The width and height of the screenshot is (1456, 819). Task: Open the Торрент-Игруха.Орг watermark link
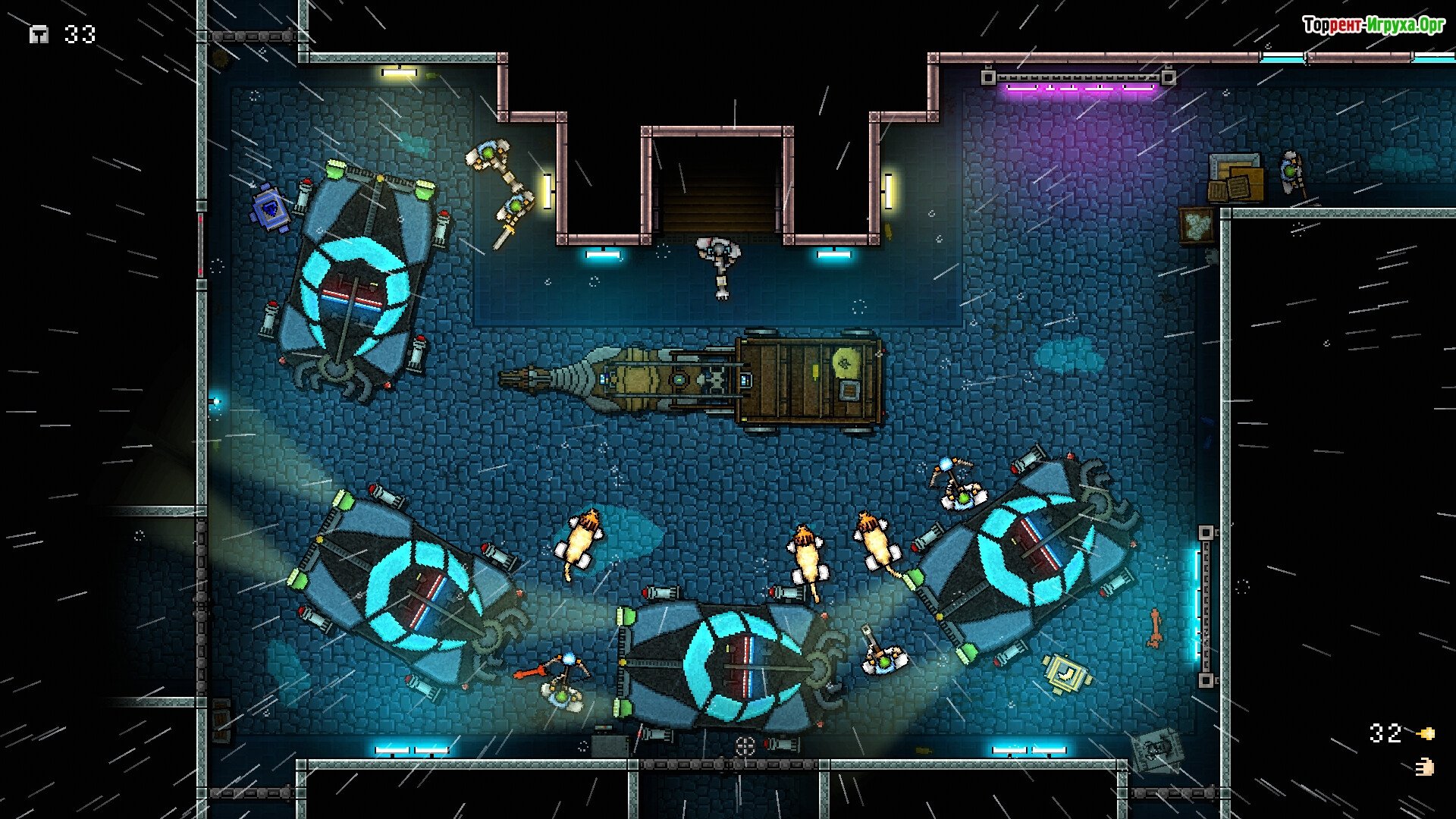coord(1373,26)
